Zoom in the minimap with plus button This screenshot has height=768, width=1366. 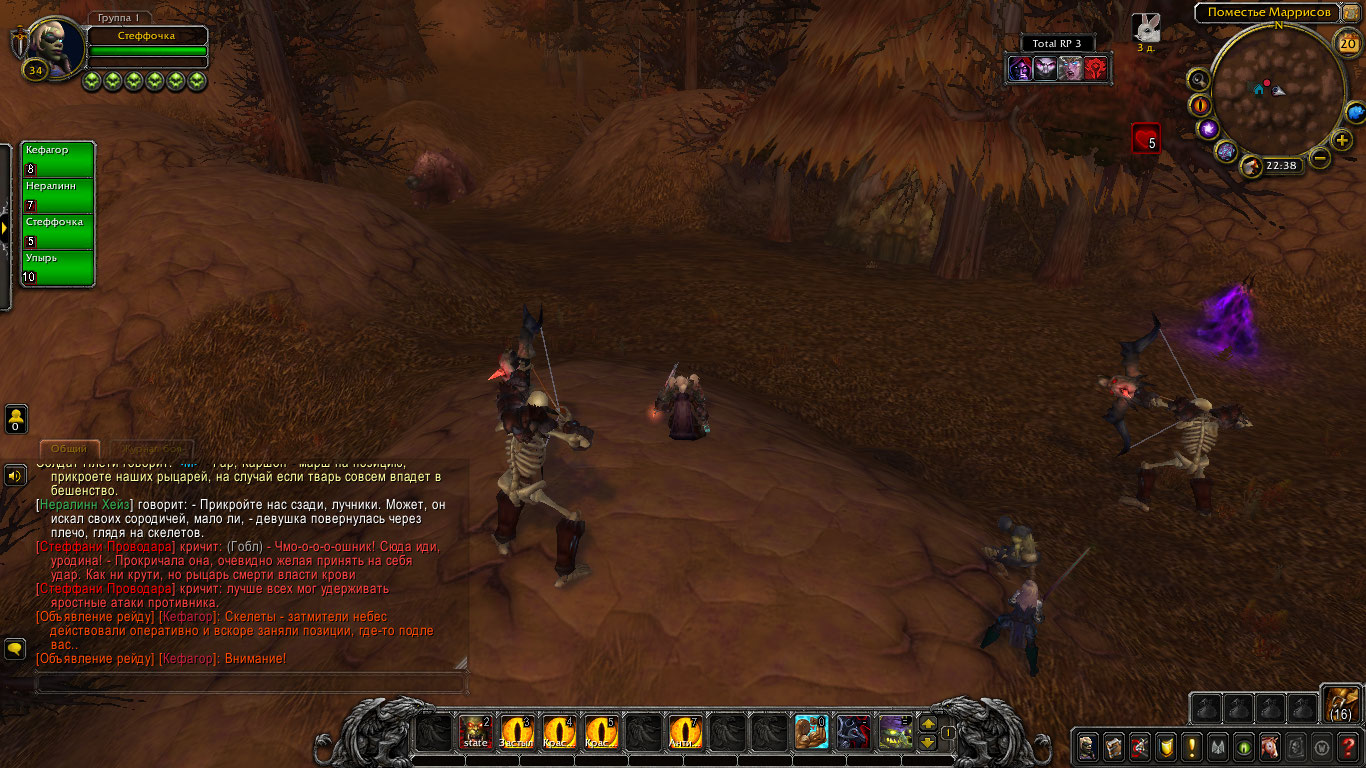[1342, 140]
